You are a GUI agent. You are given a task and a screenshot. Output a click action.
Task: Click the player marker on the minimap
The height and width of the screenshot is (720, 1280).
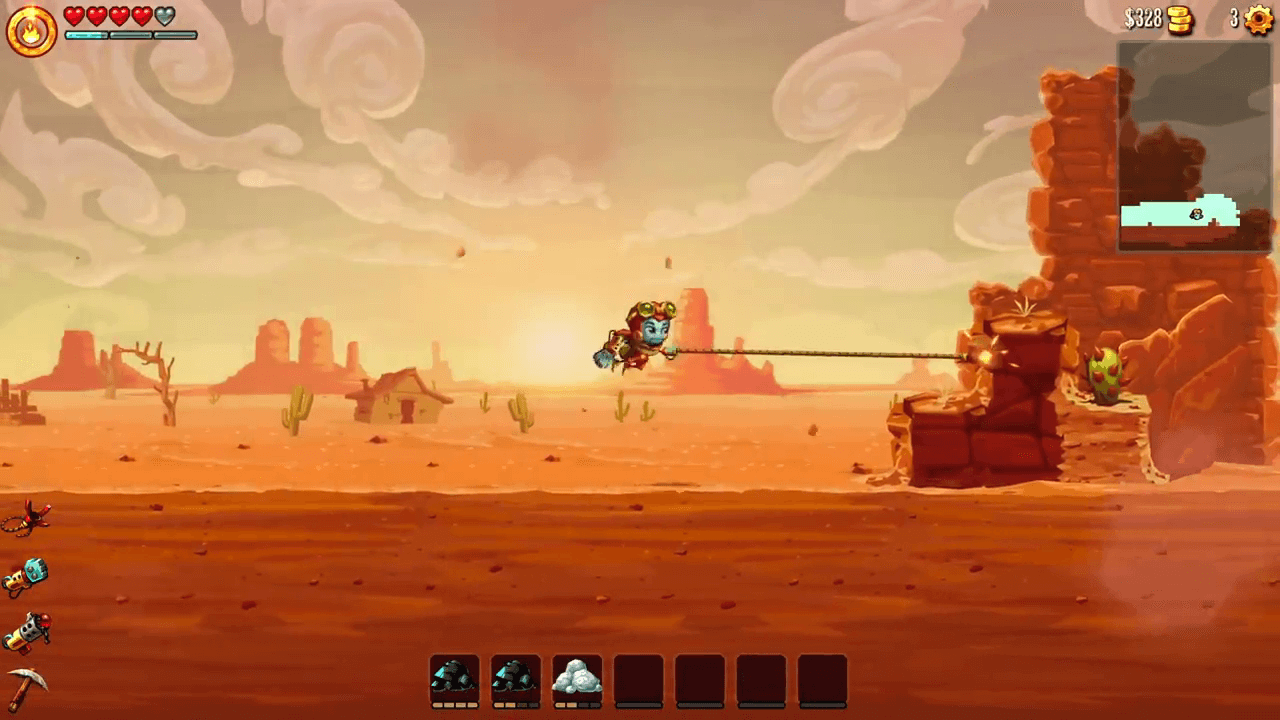click(1196, 215)
